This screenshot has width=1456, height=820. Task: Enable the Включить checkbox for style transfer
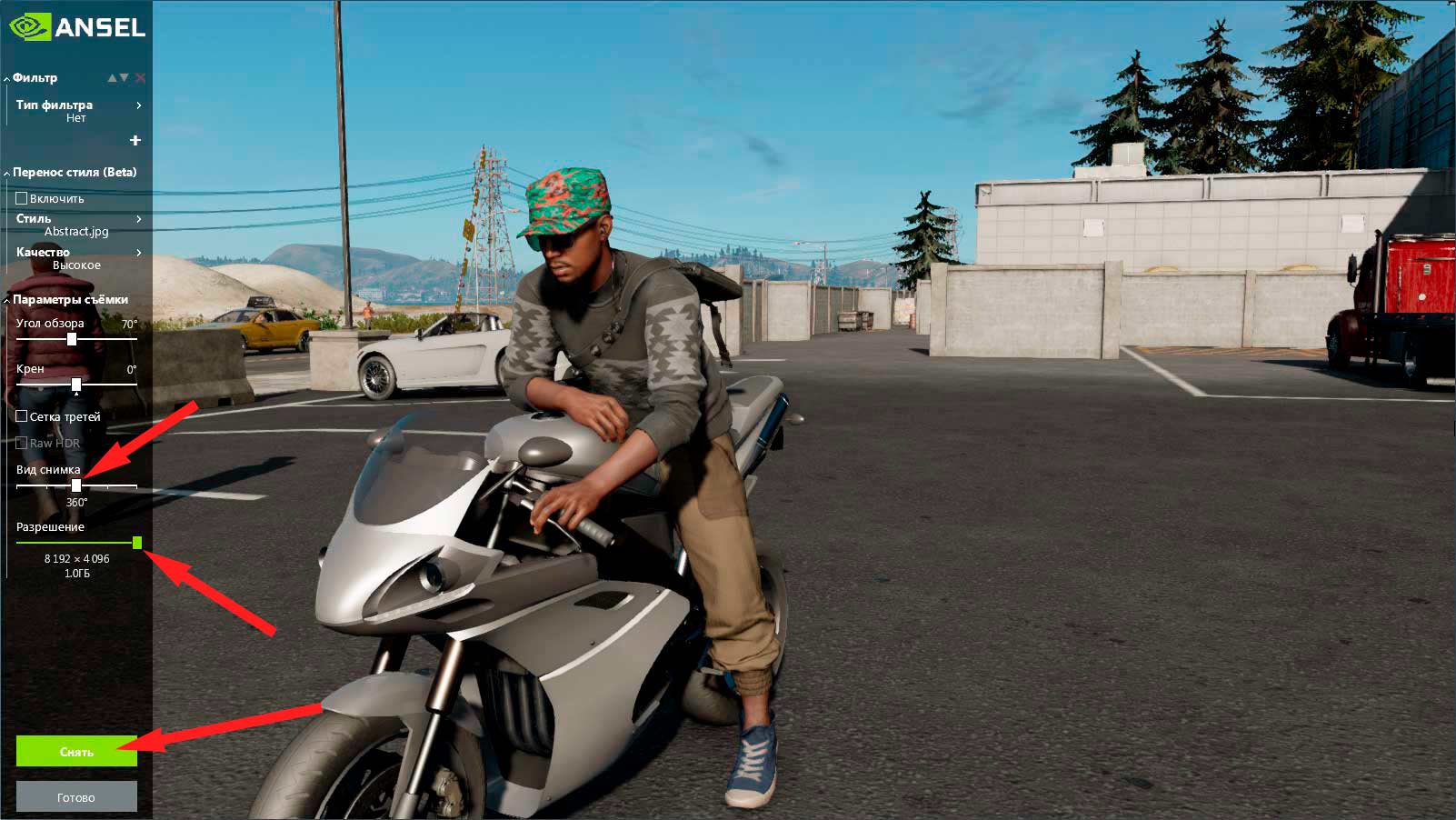pyautogui.click(x=19, y=197)
